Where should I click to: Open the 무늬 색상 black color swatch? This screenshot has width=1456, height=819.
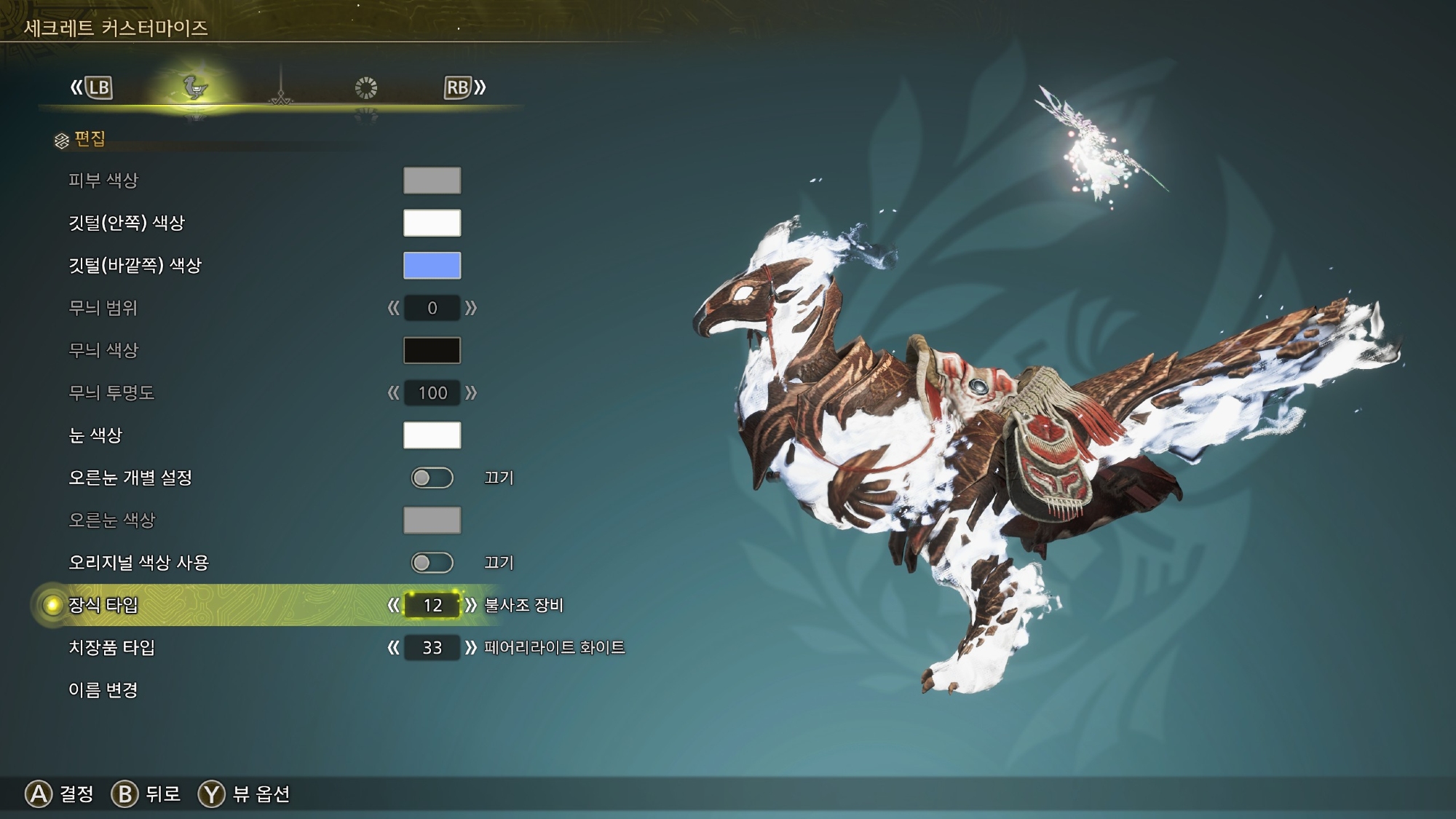[x=432, y=350]
